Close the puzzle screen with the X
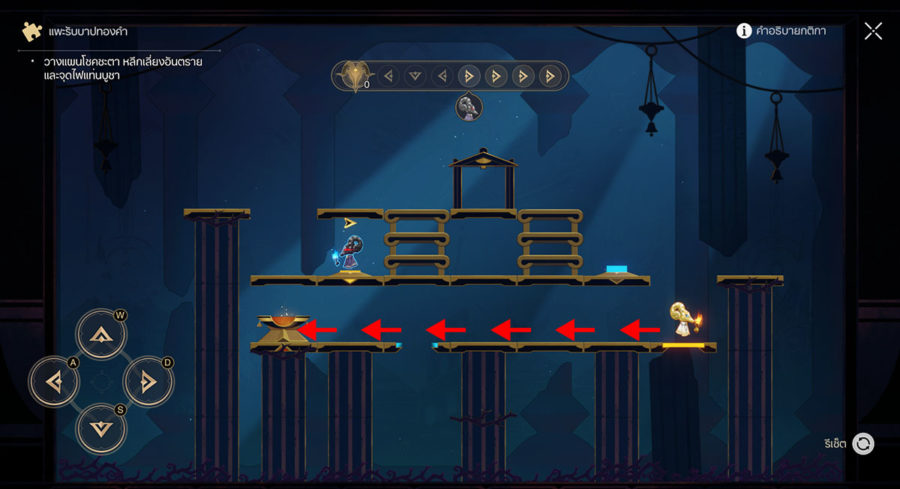 tap(873, 31)
